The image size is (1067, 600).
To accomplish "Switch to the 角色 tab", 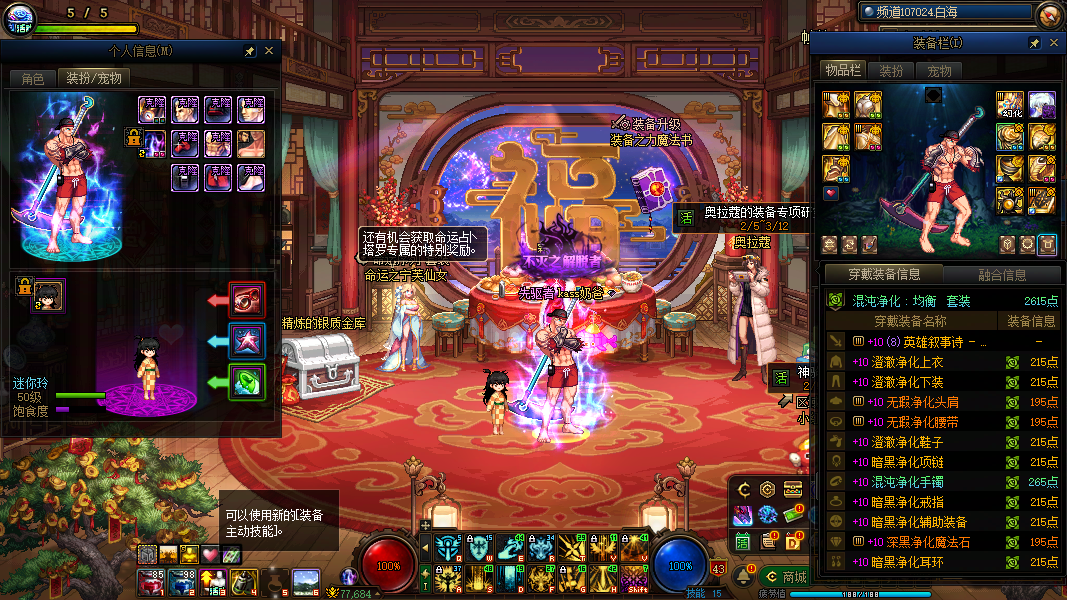I will 32,78.
